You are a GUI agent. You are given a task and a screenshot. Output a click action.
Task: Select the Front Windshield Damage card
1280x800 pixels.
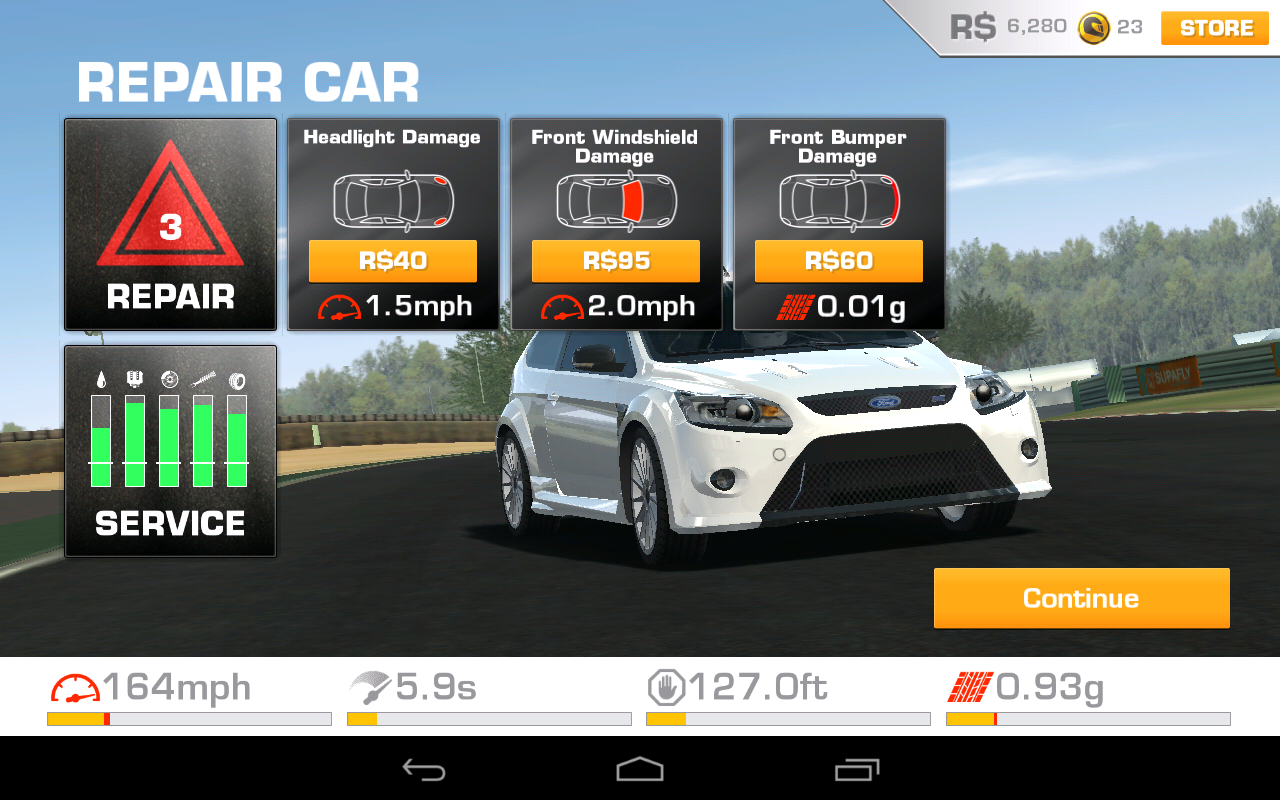pos(615,223)
